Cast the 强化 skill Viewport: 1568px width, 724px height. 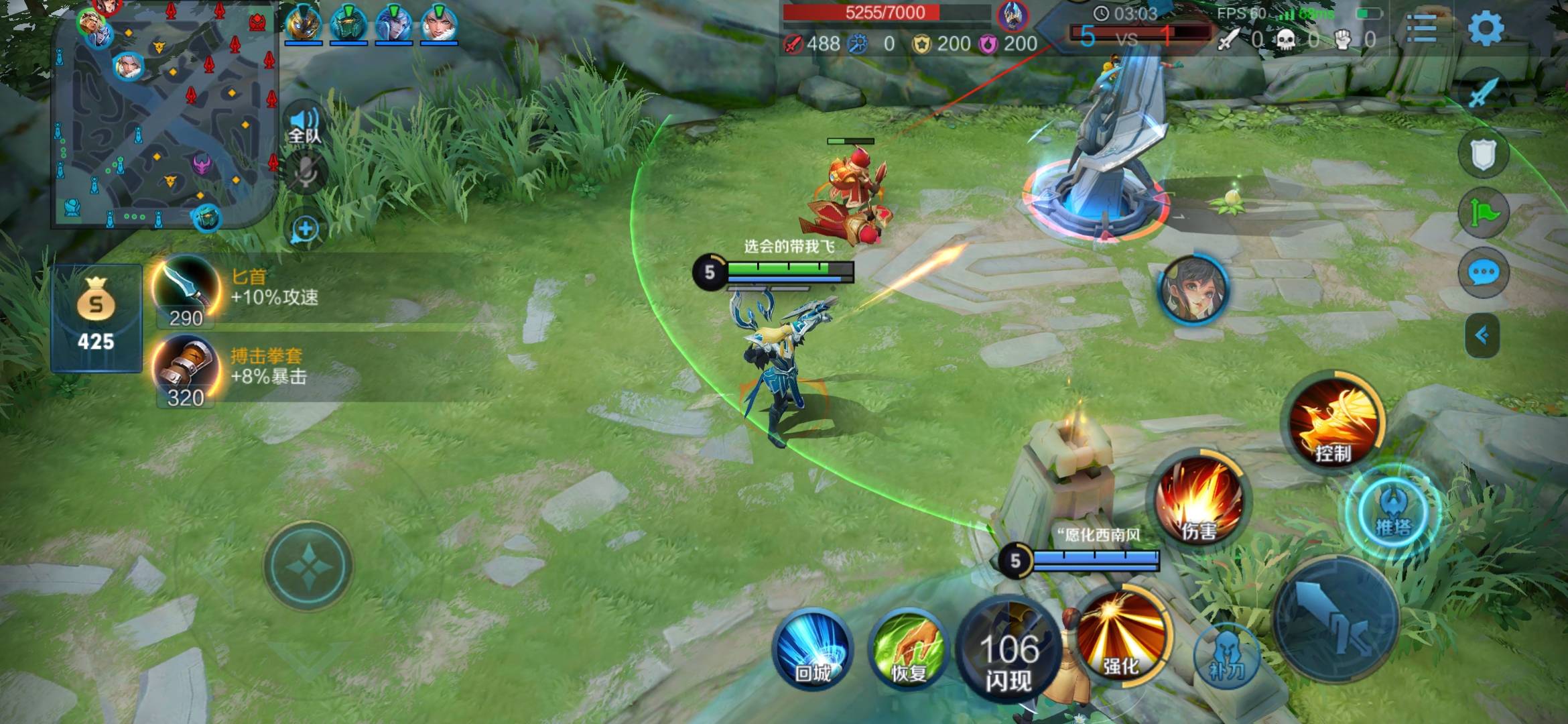coord(1120,636)
